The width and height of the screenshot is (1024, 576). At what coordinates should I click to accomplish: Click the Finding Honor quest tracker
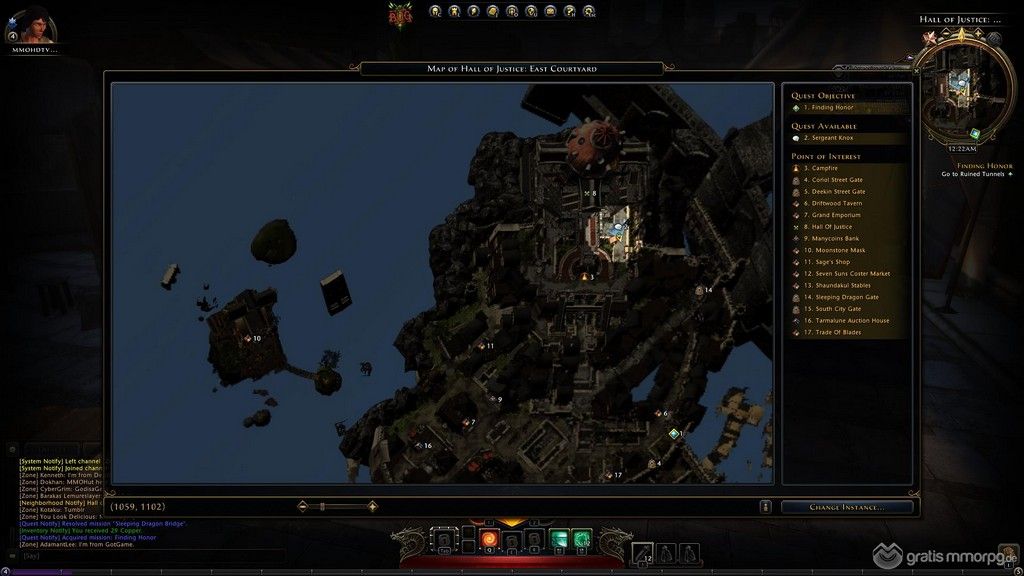tap(984, 166)
